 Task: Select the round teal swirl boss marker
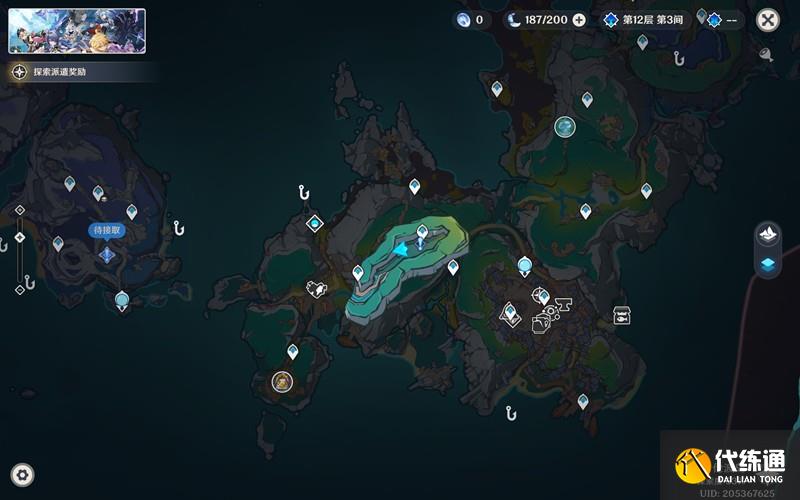[565, 127]
